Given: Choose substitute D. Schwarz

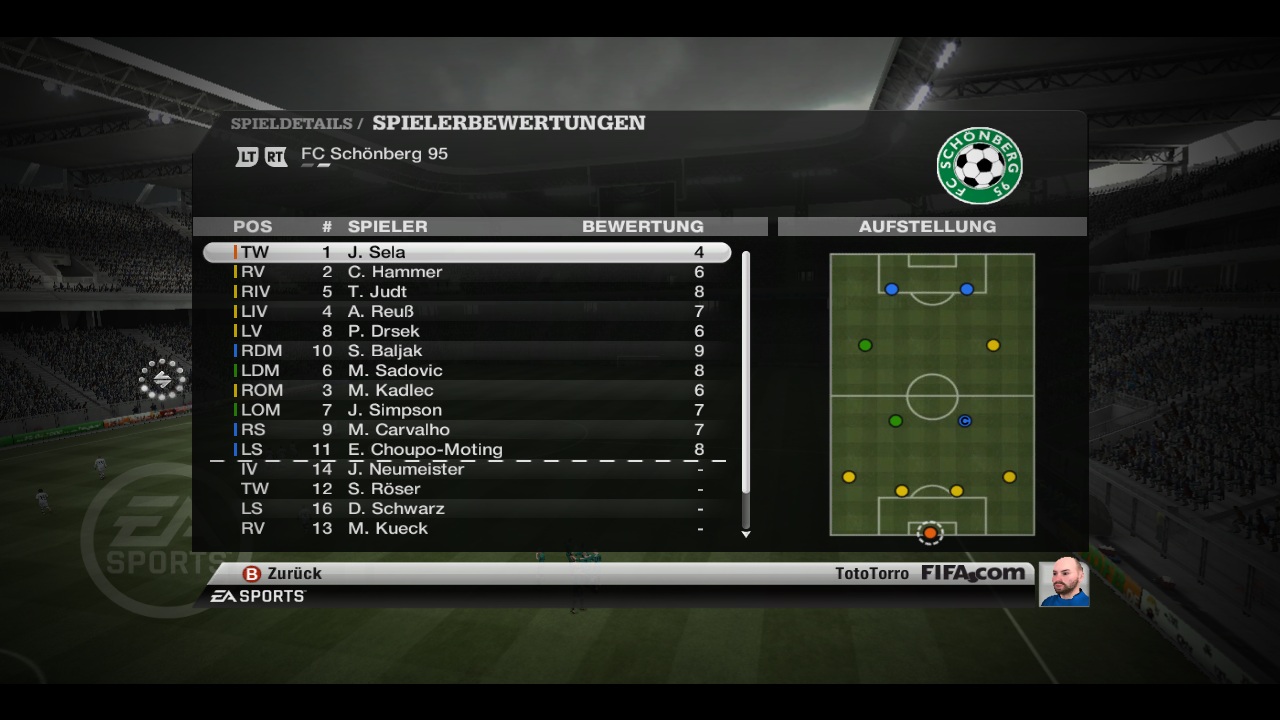Looking at the screenshot, I should [x=467, y=509].
